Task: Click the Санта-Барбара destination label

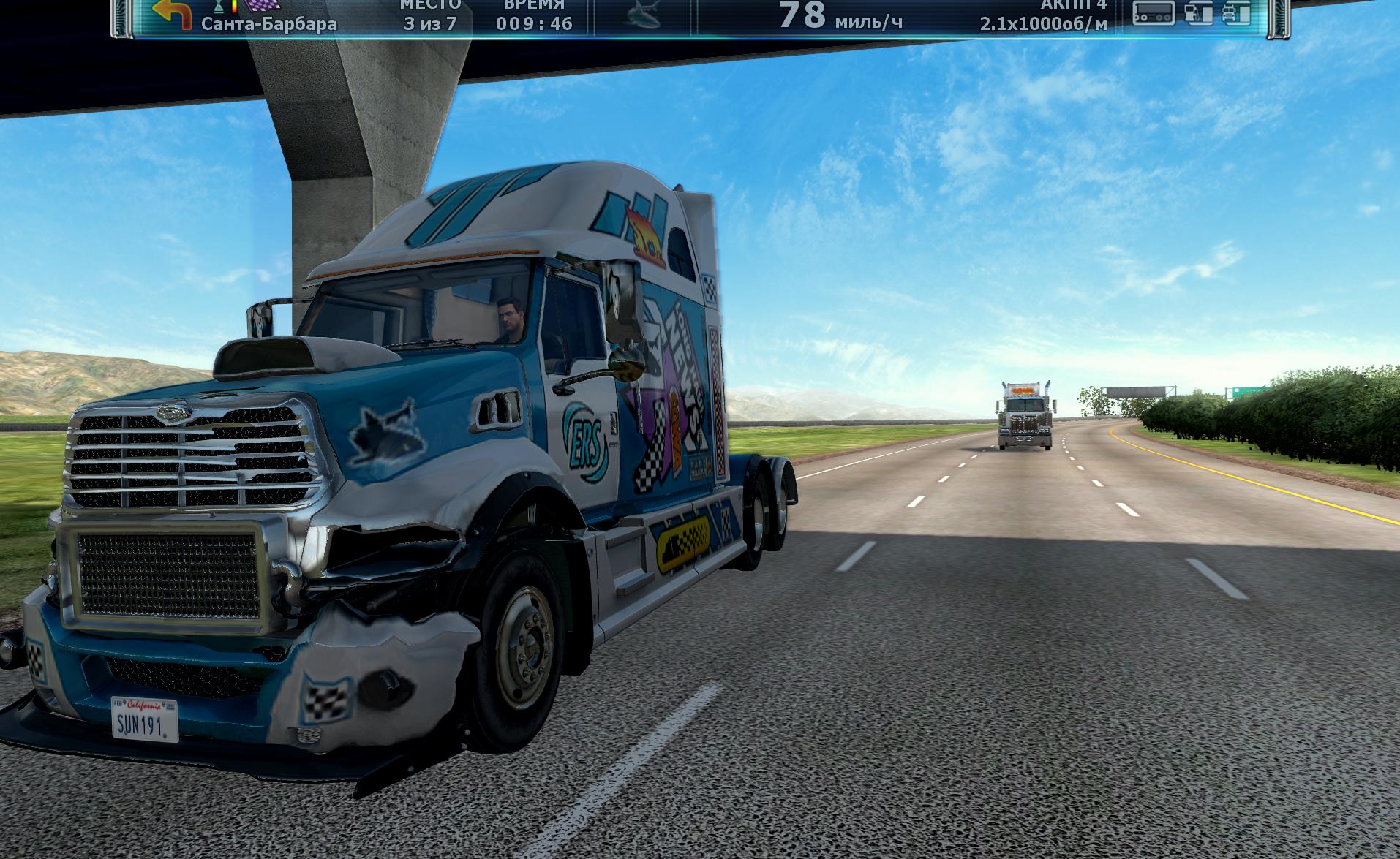Action: pyautogui.click(x=269, y=24)
